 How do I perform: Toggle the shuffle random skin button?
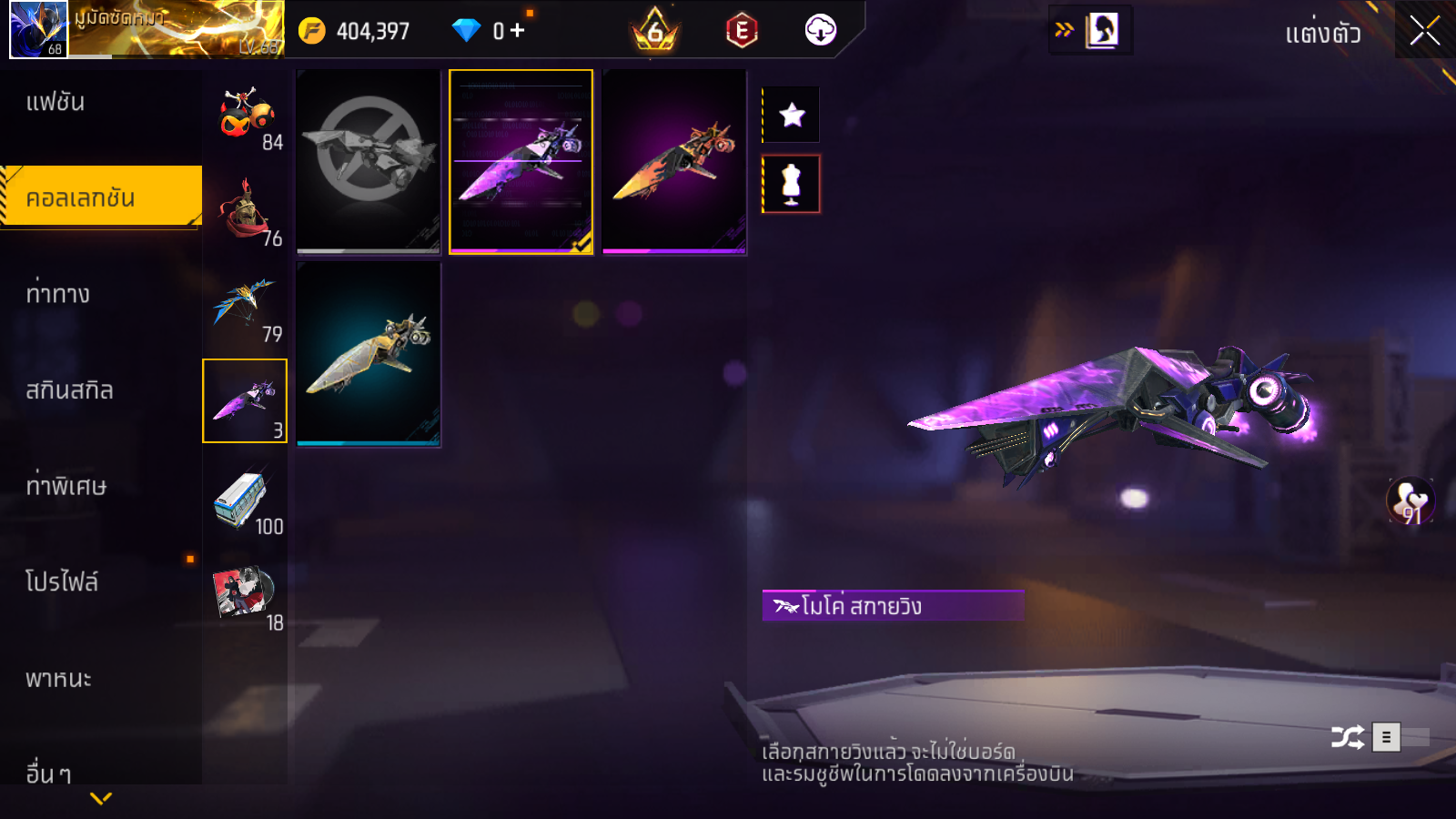click(1348, 737)
